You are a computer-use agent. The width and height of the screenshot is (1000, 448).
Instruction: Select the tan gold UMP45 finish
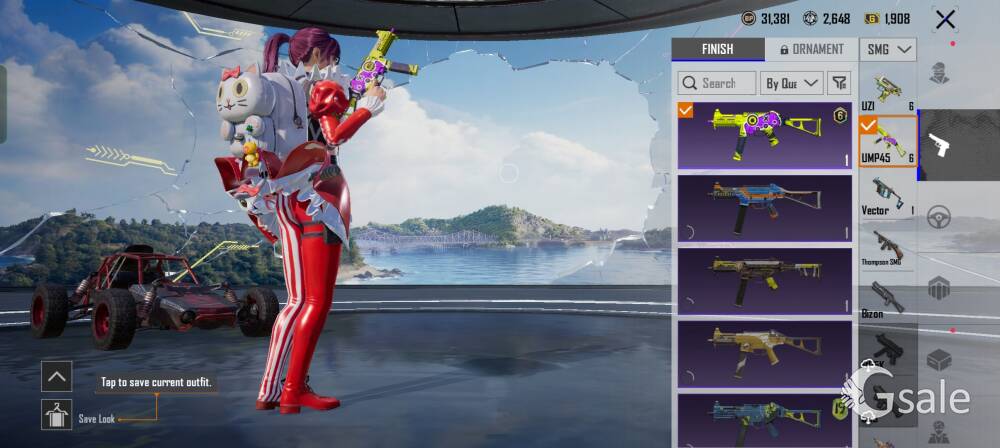point(765,353)
